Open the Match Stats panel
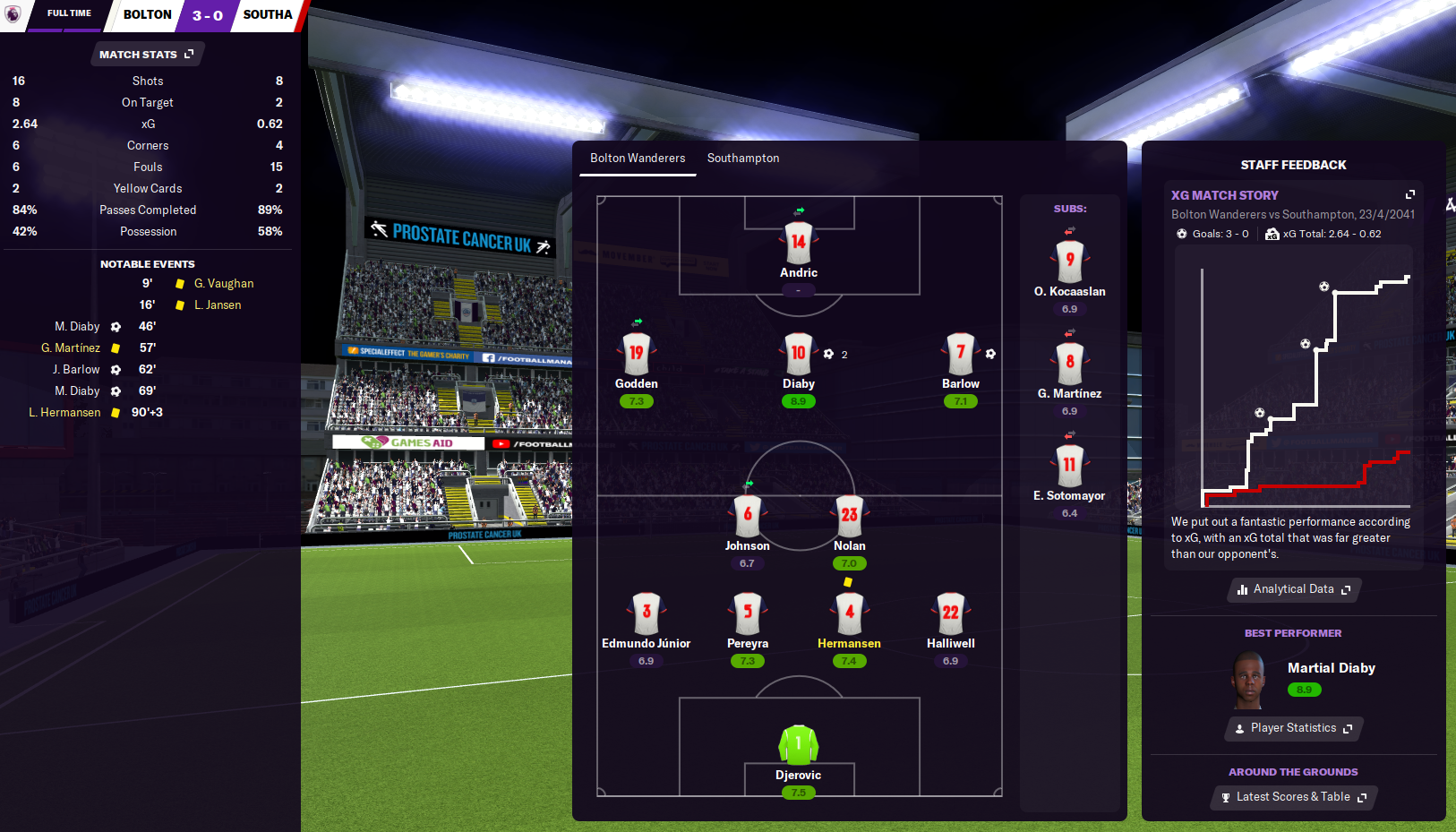 (x=147, y=55)
